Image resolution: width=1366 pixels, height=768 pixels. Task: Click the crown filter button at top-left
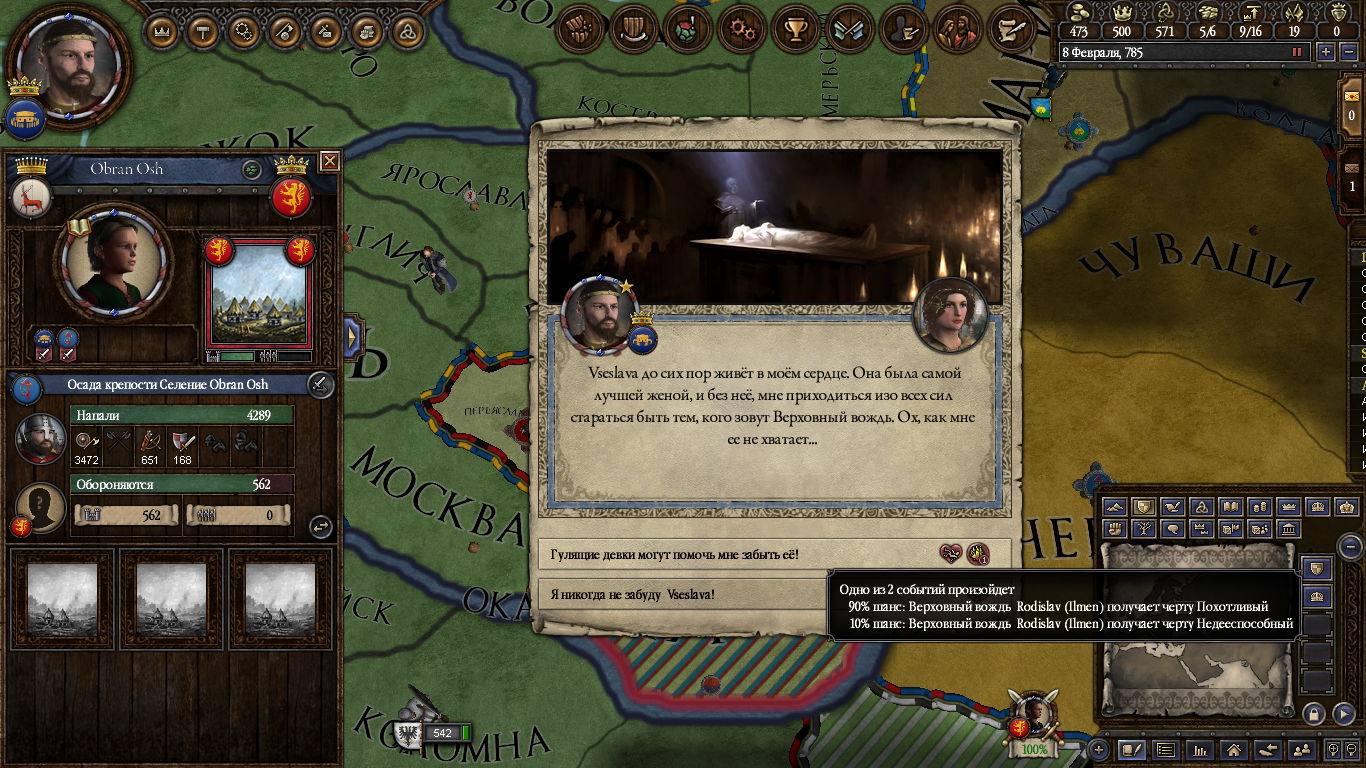pos(163,31)
